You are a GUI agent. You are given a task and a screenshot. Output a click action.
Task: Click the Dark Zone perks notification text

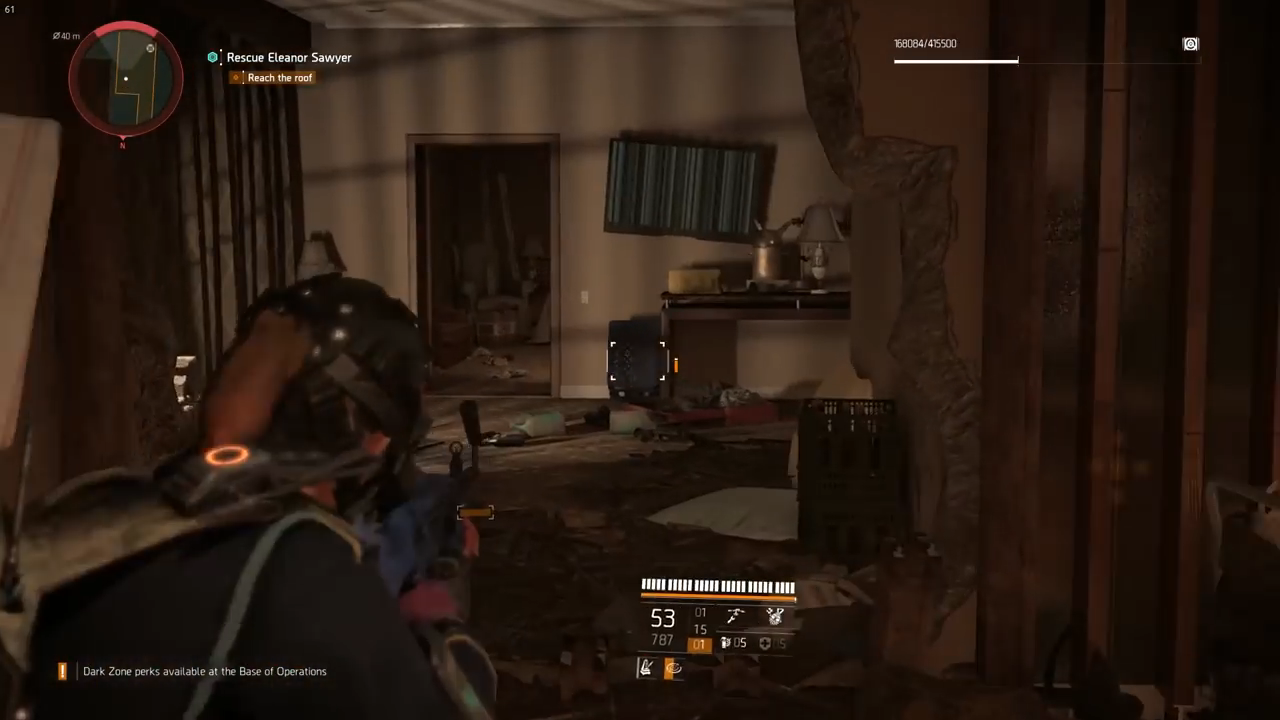coord(204,671)
